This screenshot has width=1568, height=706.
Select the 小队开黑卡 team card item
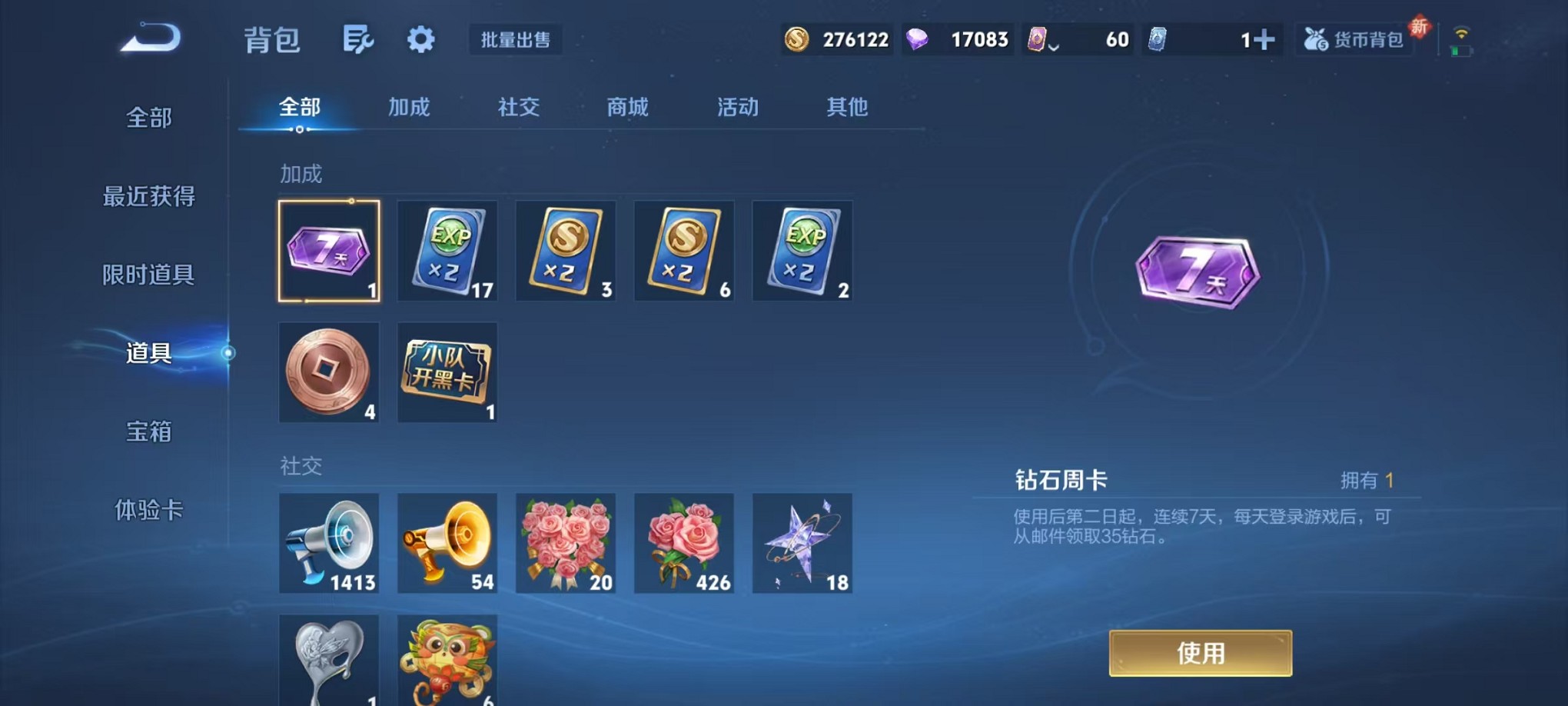coord(447,372)
